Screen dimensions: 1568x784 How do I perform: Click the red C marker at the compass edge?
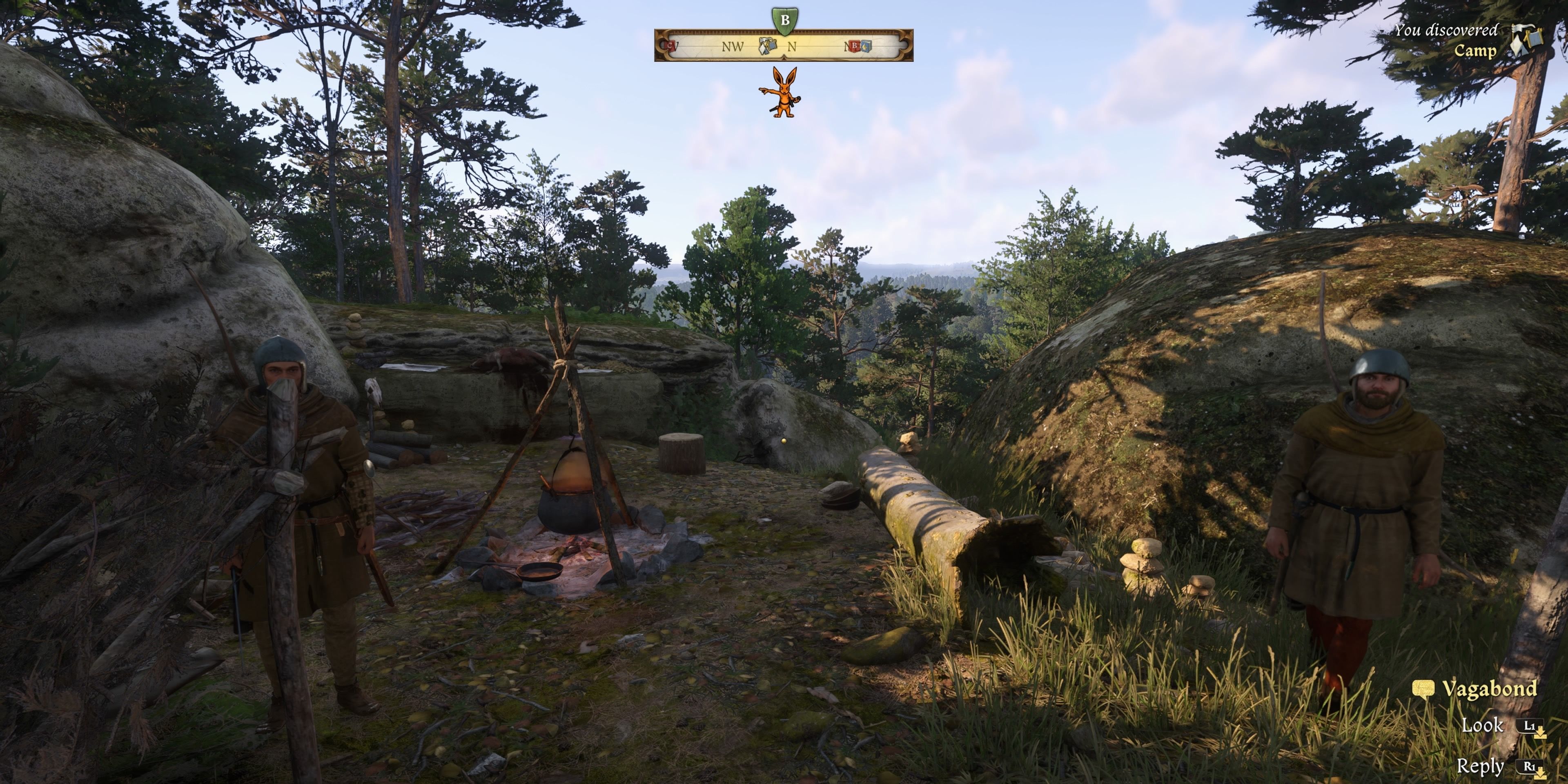(671, 46)
